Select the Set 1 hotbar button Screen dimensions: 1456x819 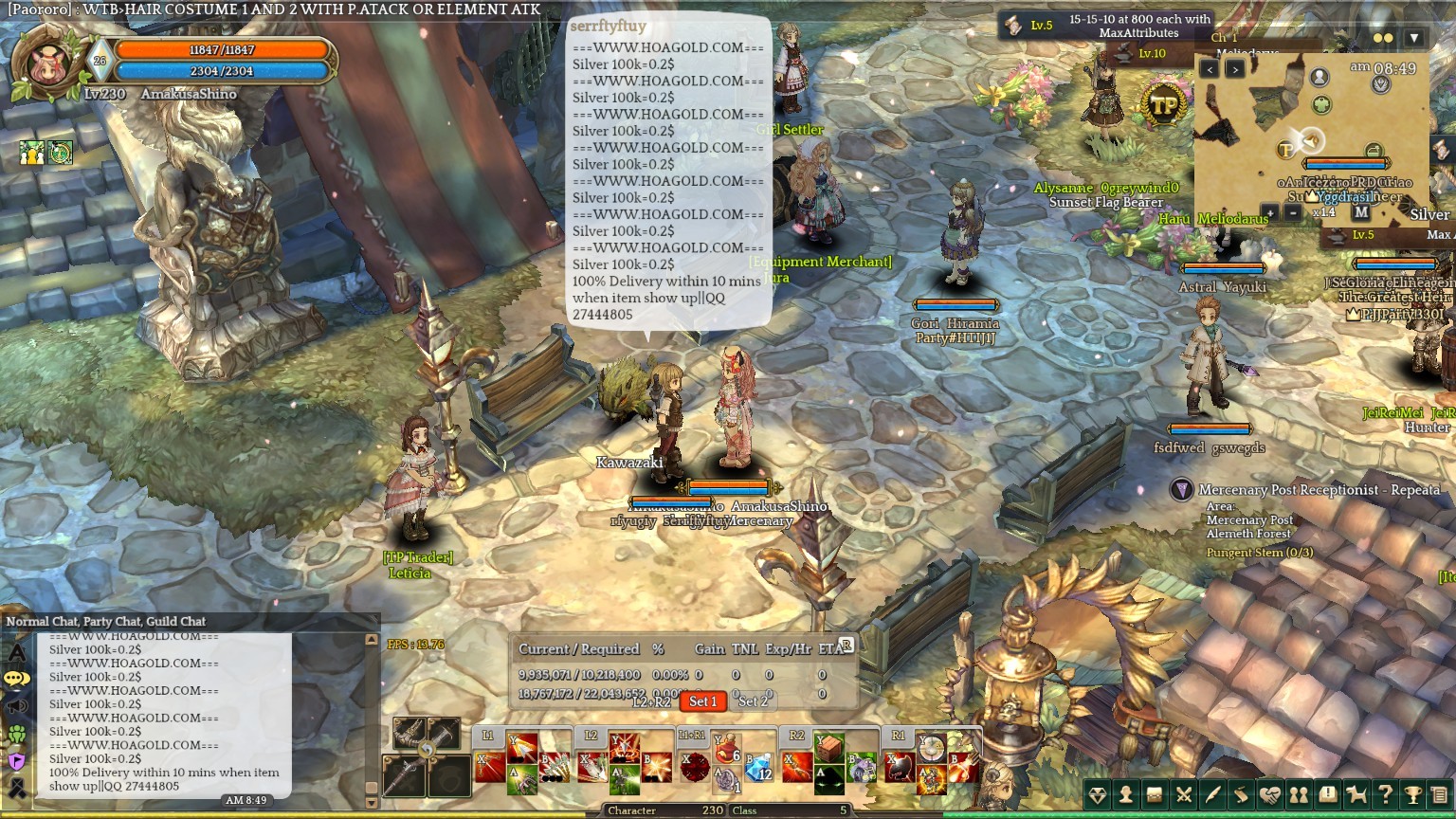click(x=702, y=701)
